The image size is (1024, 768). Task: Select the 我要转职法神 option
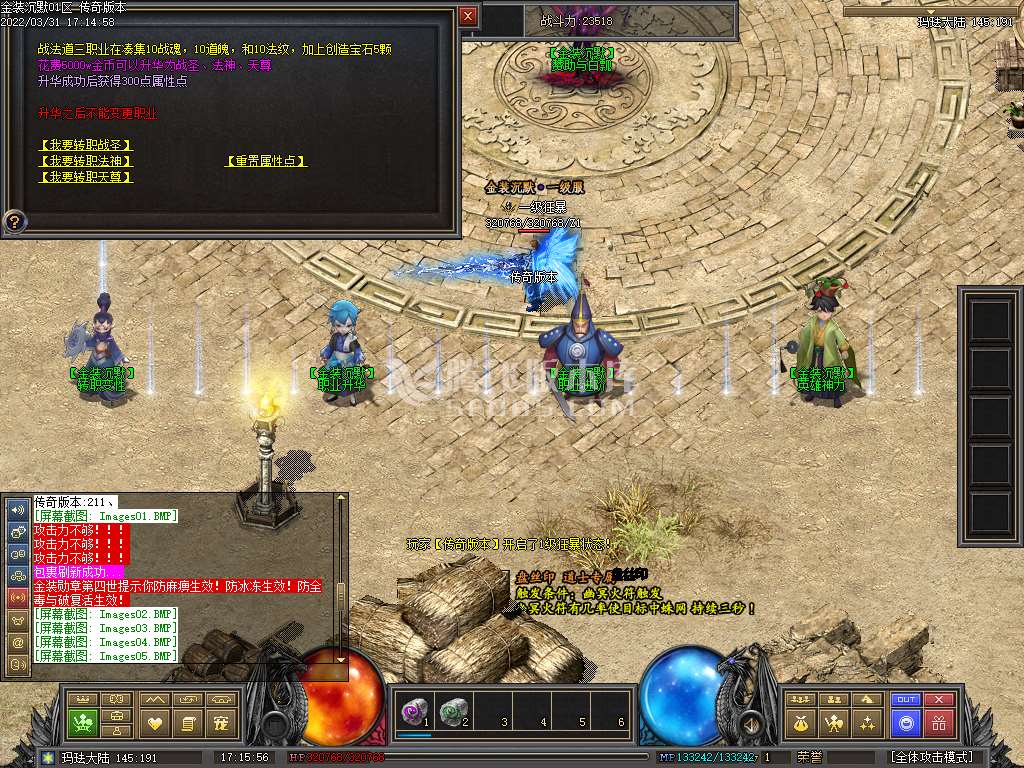85,161
